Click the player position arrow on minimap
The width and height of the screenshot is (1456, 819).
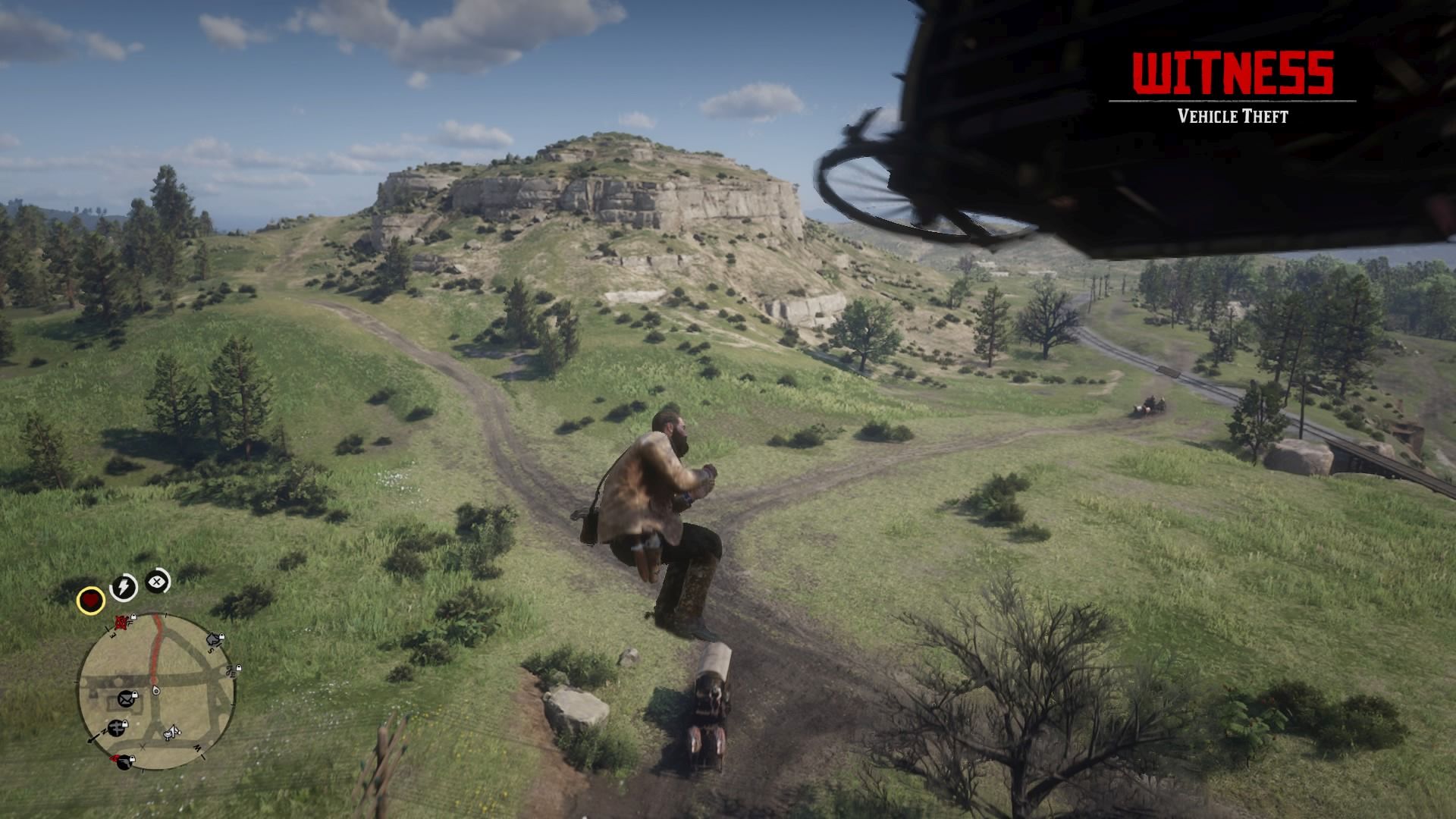pyautogui.click(x=155, y=691)
